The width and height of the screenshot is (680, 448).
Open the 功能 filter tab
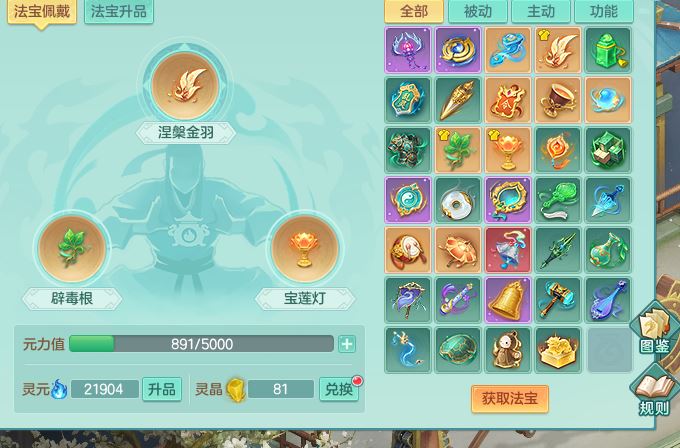(604, 12)
